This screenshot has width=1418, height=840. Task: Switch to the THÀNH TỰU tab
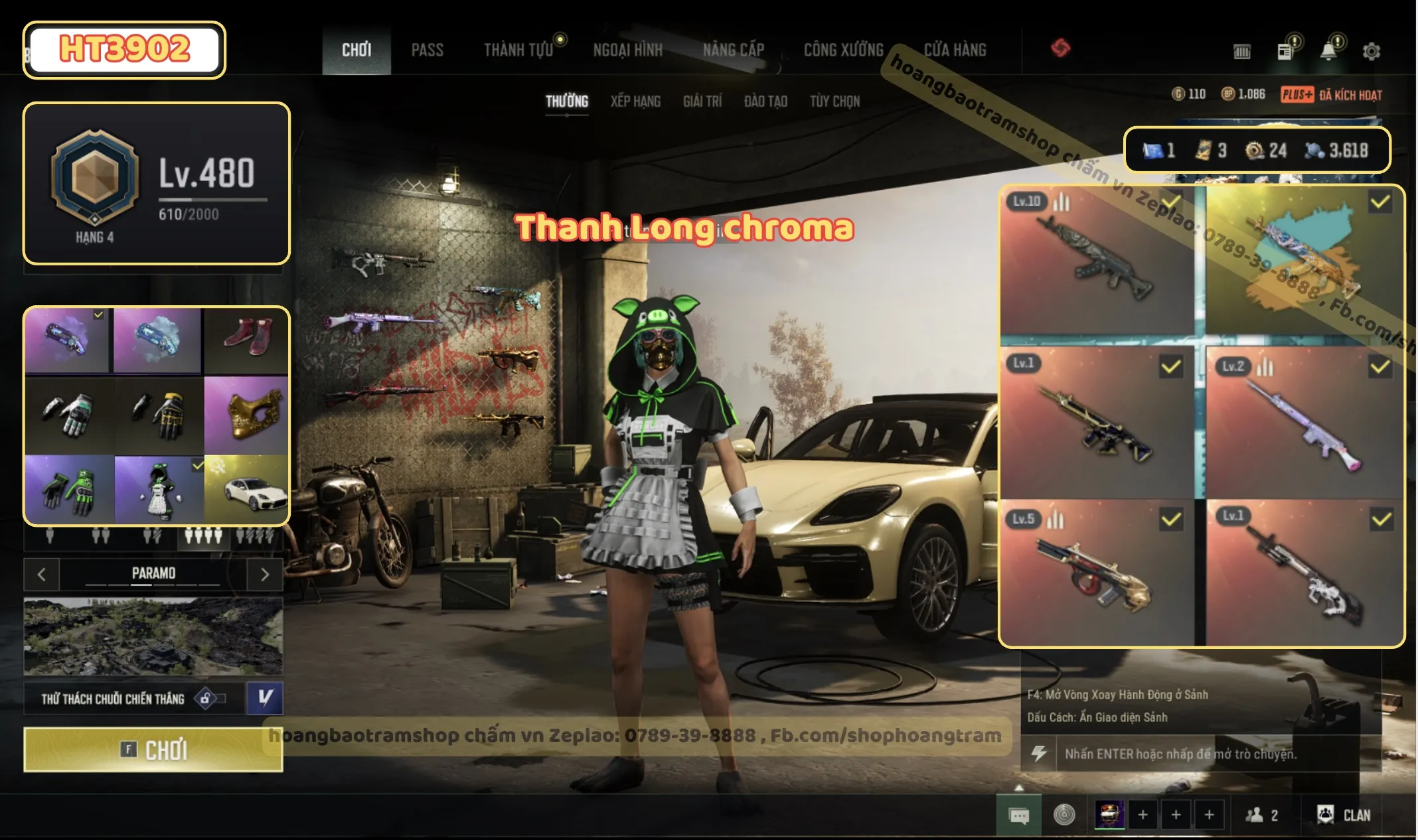(x=518, y=50)
